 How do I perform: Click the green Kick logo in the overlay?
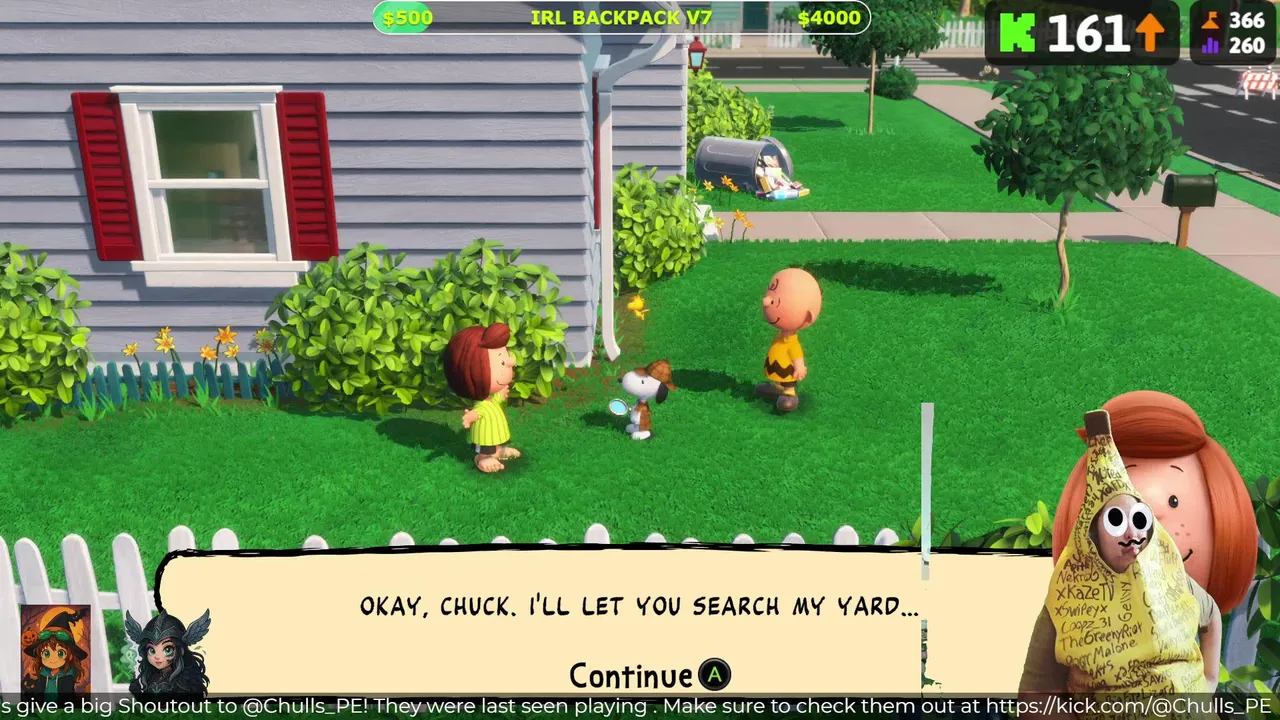click(x=1017, y=33)
